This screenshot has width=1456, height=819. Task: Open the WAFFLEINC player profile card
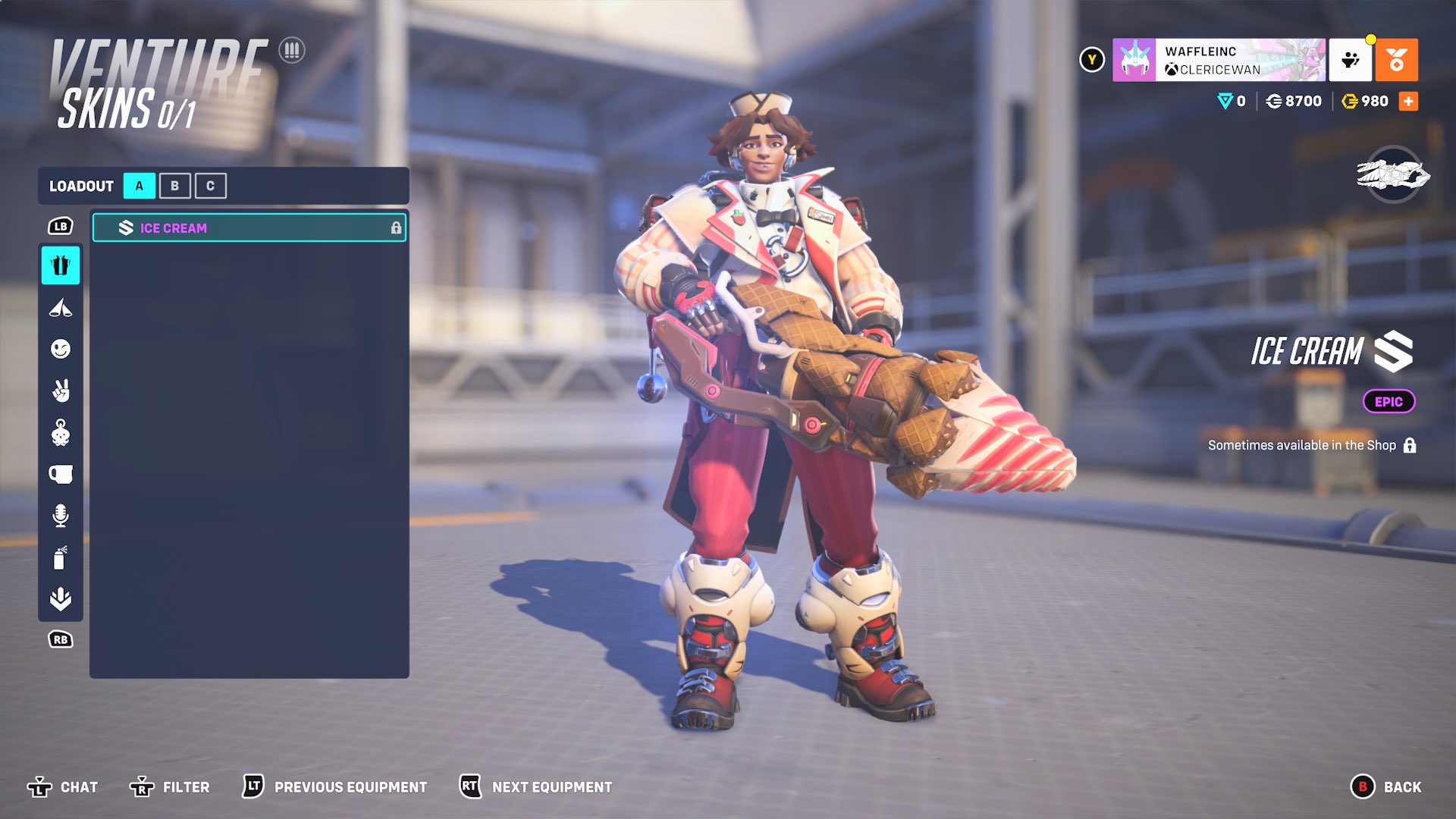tap(1219, 60)
